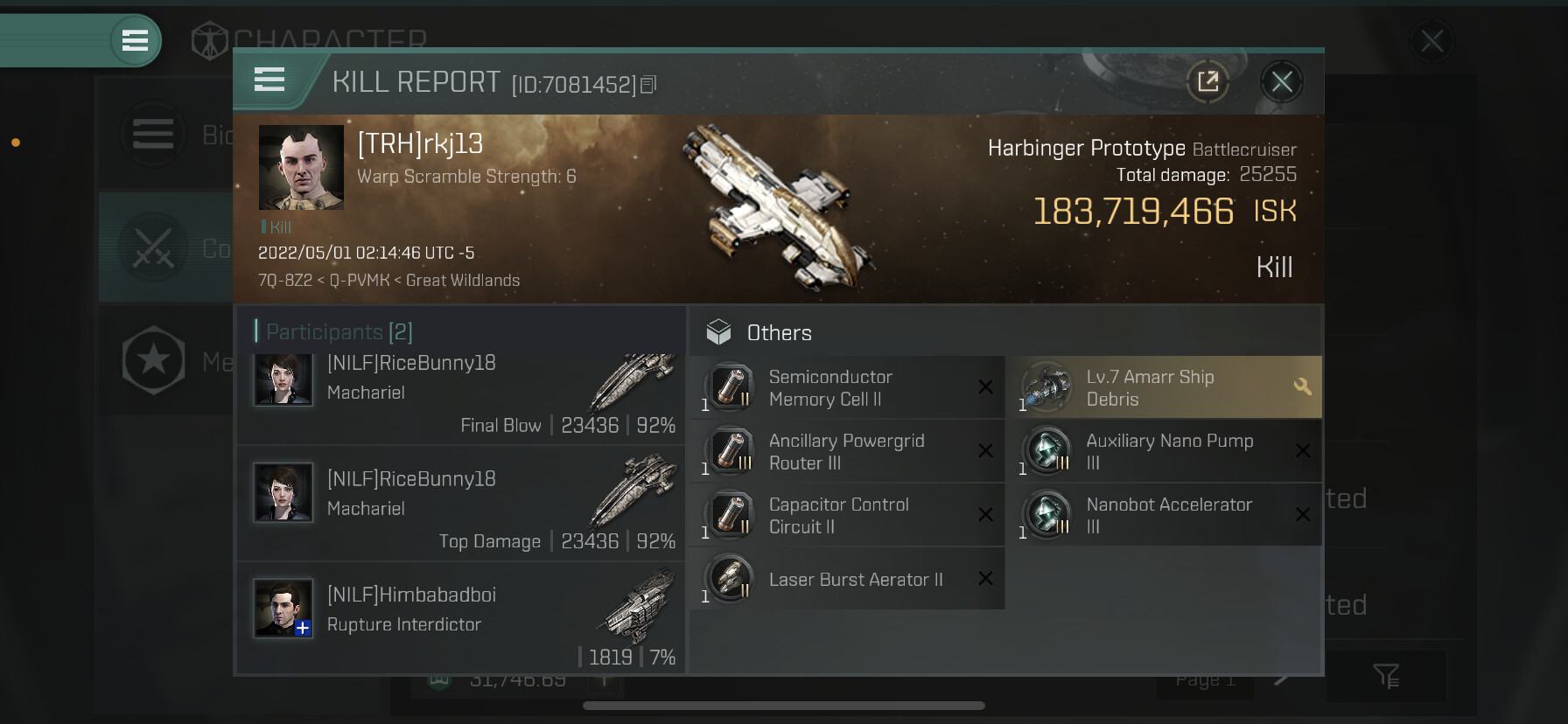Screen dimensions: 1568x724
Task: View victim rkj13's portrait
Action: [x=301, y=167]
